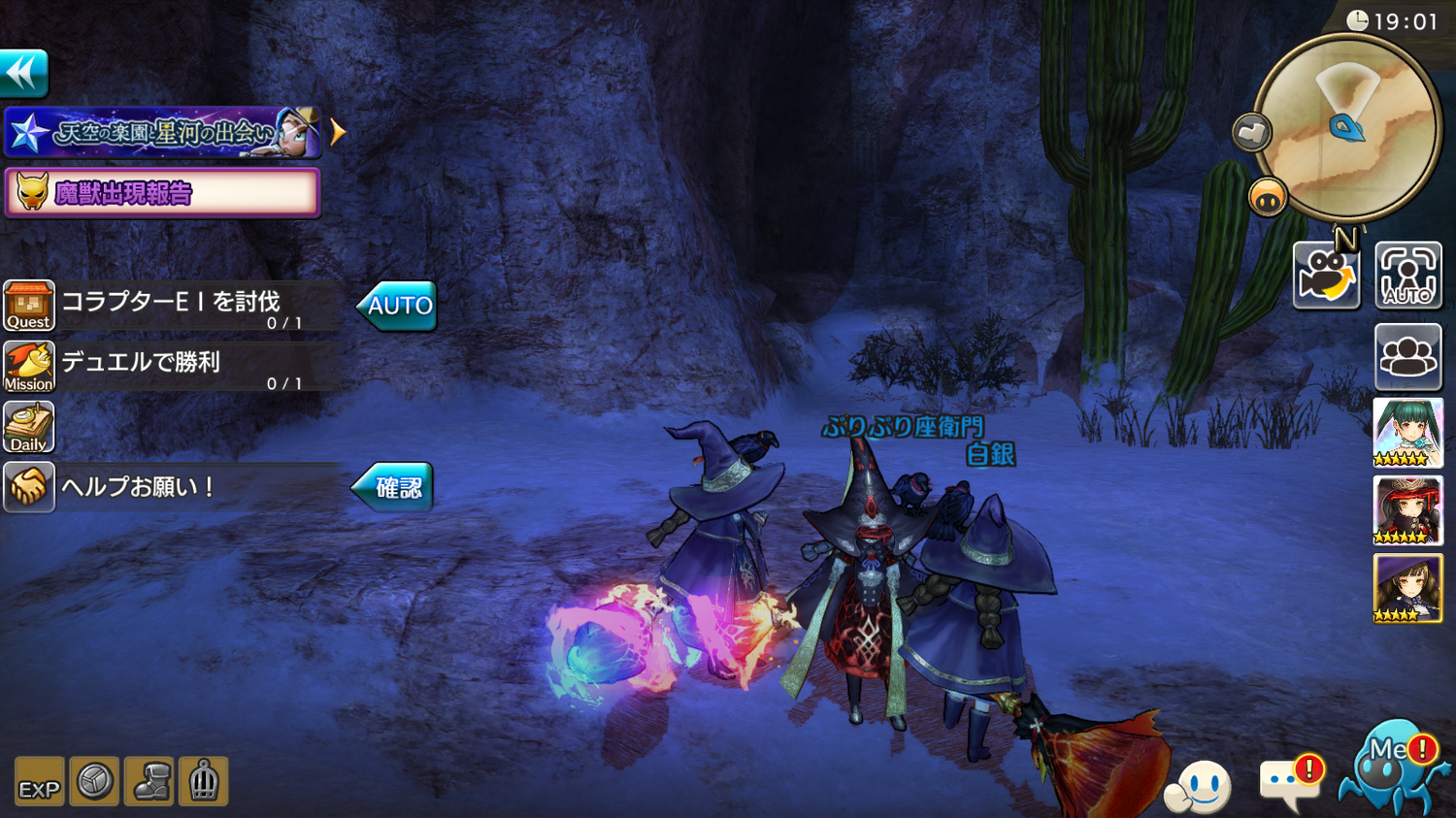Activate AUTO for the コラプター quest
This screenshot has height=818, width=1456.
(397, 306)
